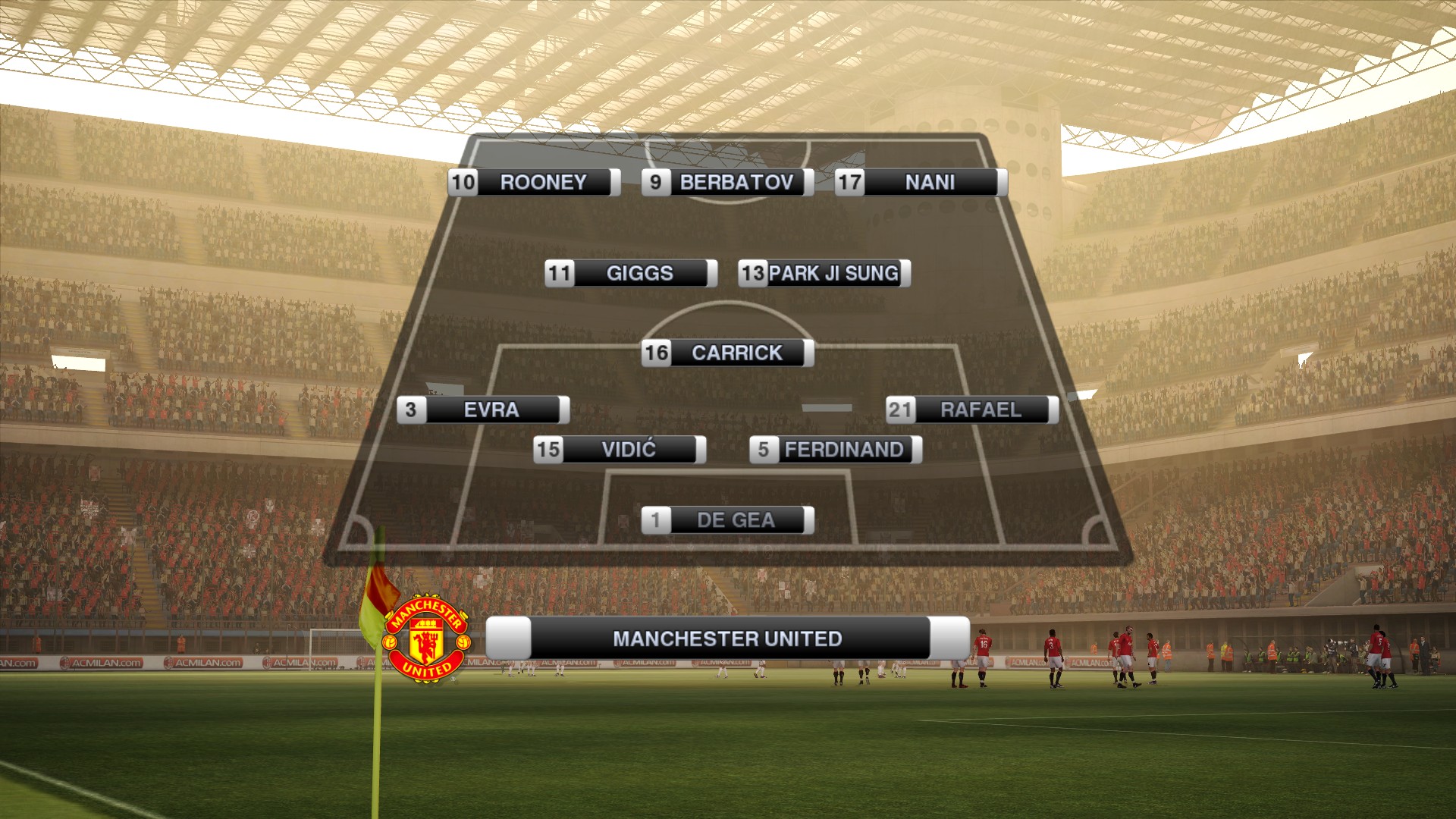Pick the Park Ji Sung name plate
This screenshot has height=819, width=1456.
click(x=824, y=273)
